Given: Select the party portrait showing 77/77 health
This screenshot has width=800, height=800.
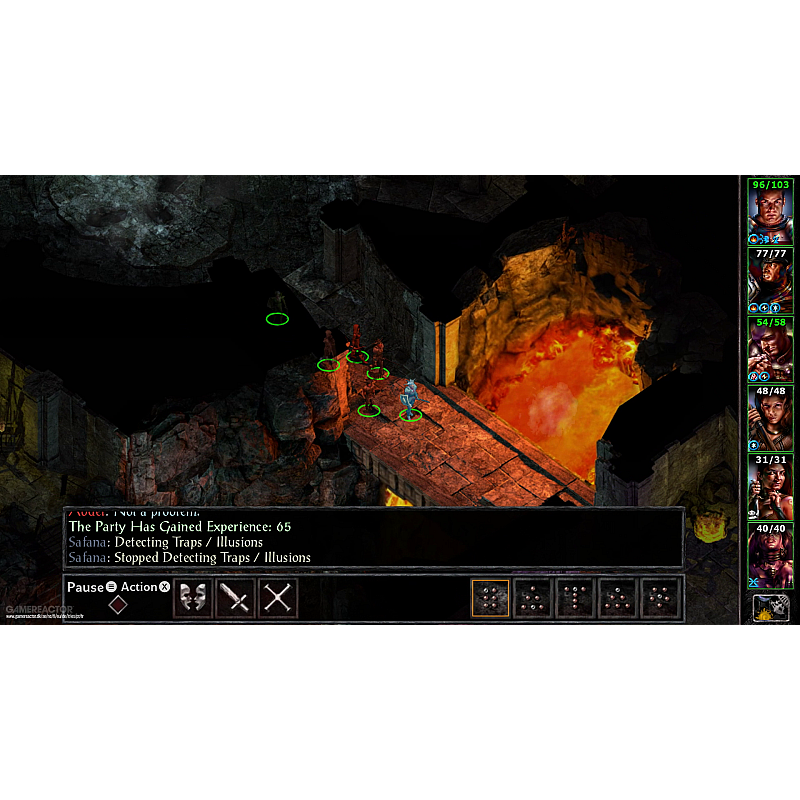Looking at the screenshot, I should [x=770, y=281].
